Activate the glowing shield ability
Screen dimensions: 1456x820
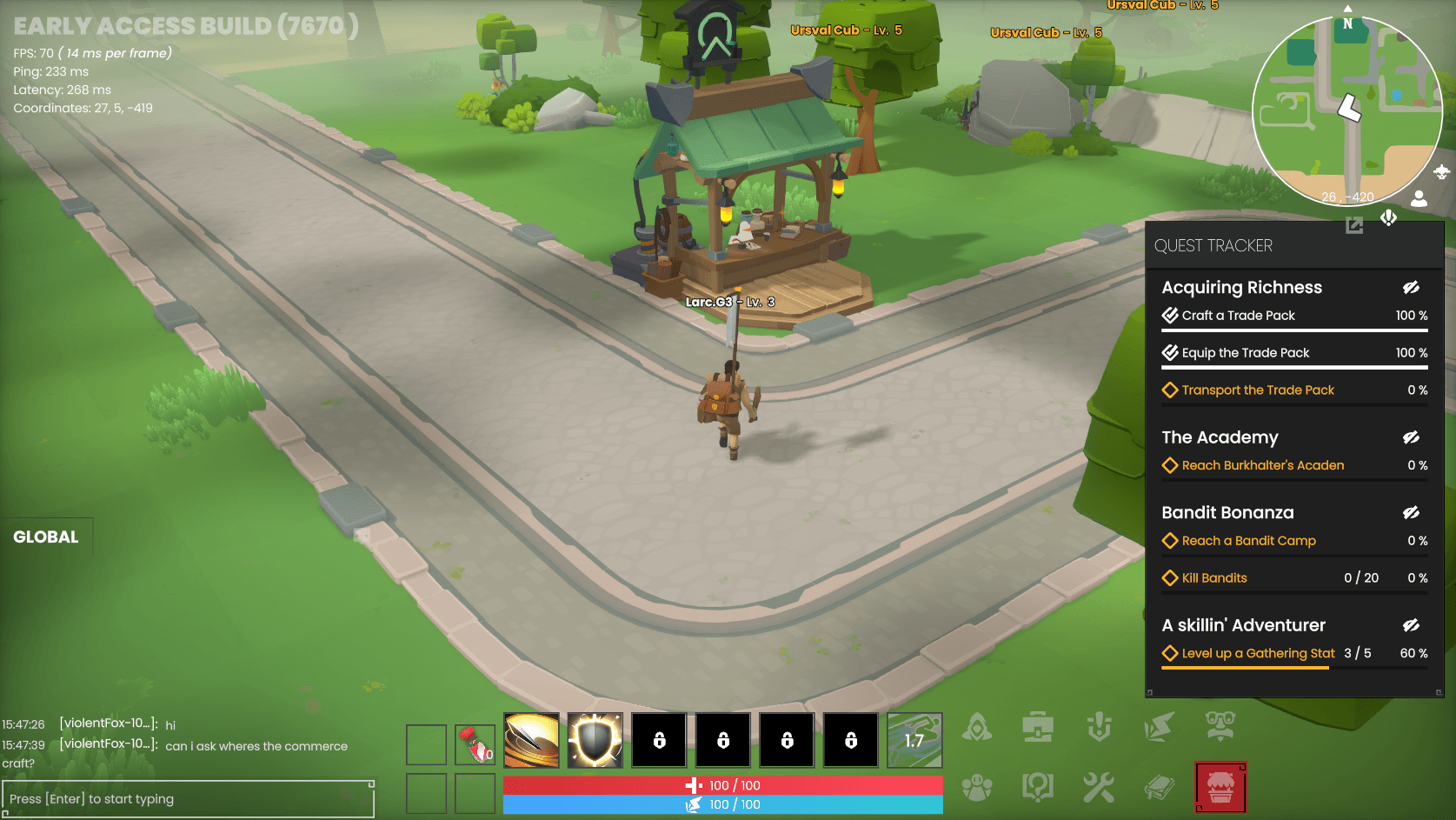595,741
